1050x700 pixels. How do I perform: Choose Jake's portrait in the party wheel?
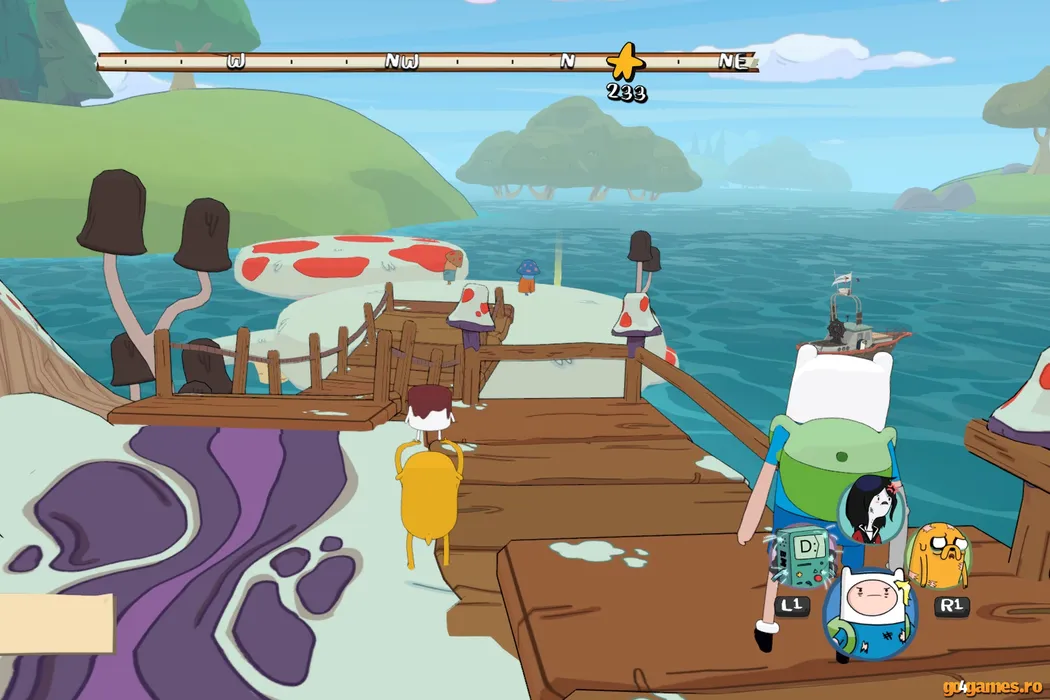pyautogui.click(x=938, y=555)
